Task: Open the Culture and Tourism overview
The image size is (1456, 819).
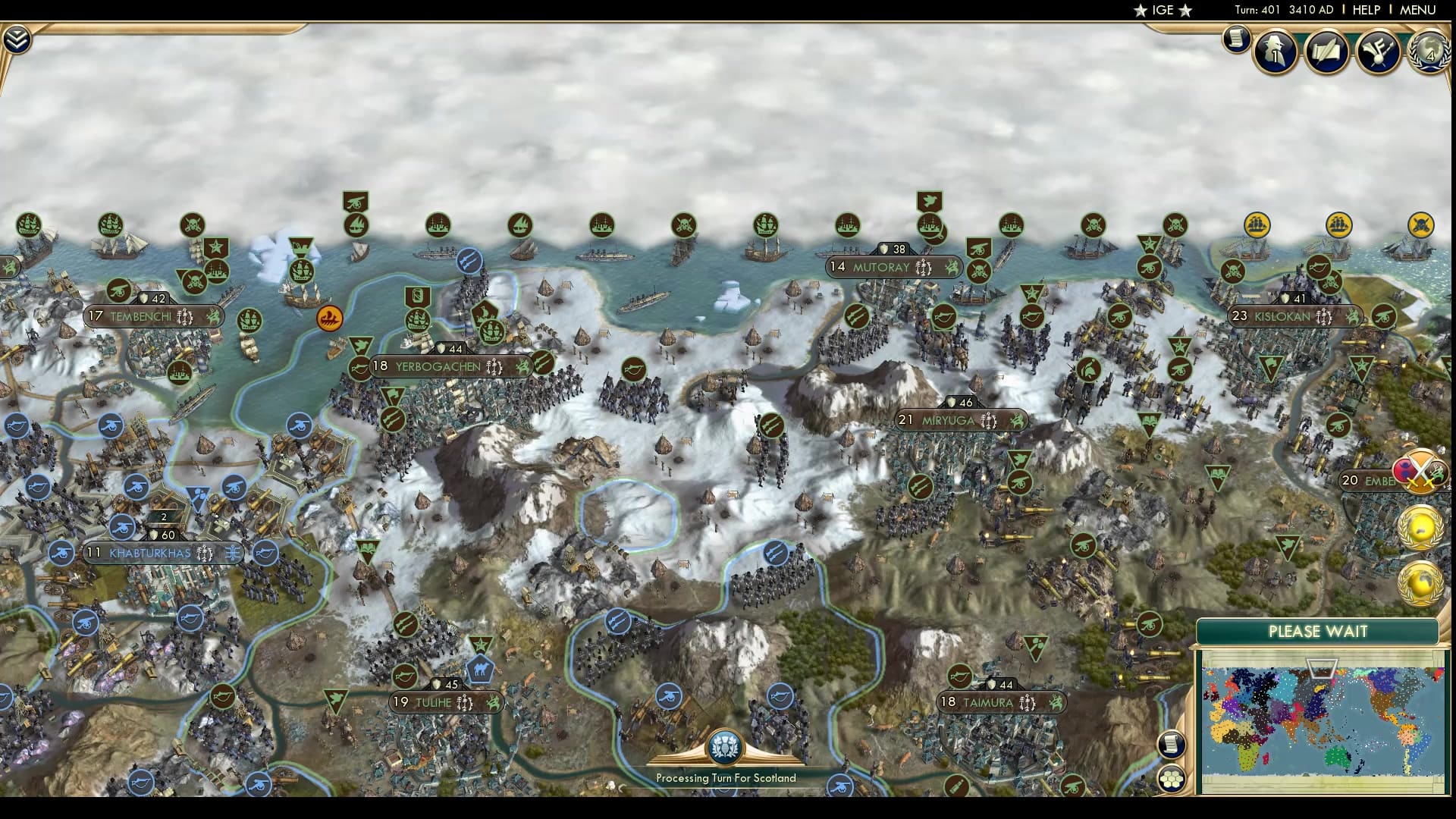Action: point(1378,53)
